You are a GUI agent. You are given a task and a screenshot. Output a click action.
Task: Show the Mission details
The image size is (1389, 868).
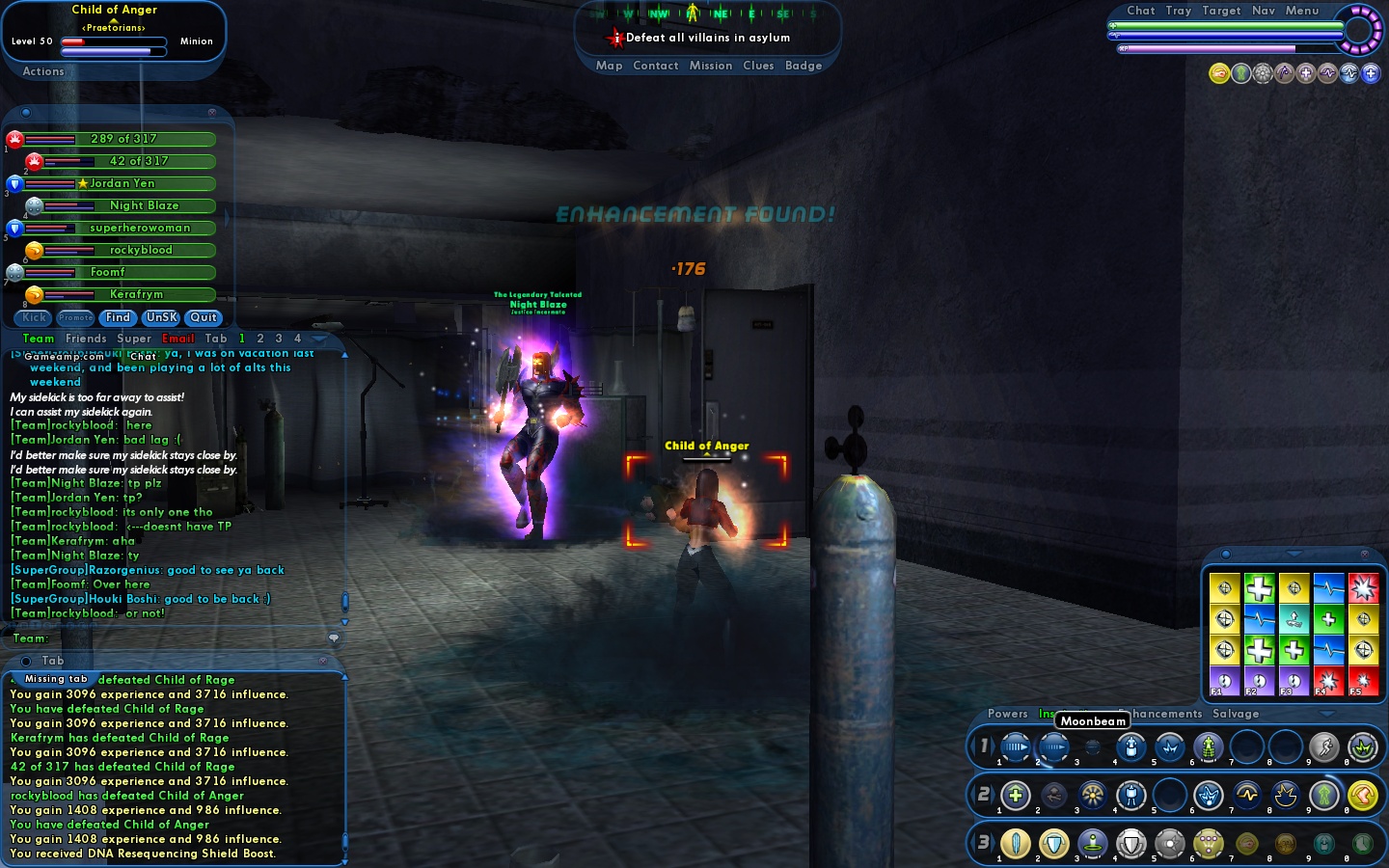point(711,66)
